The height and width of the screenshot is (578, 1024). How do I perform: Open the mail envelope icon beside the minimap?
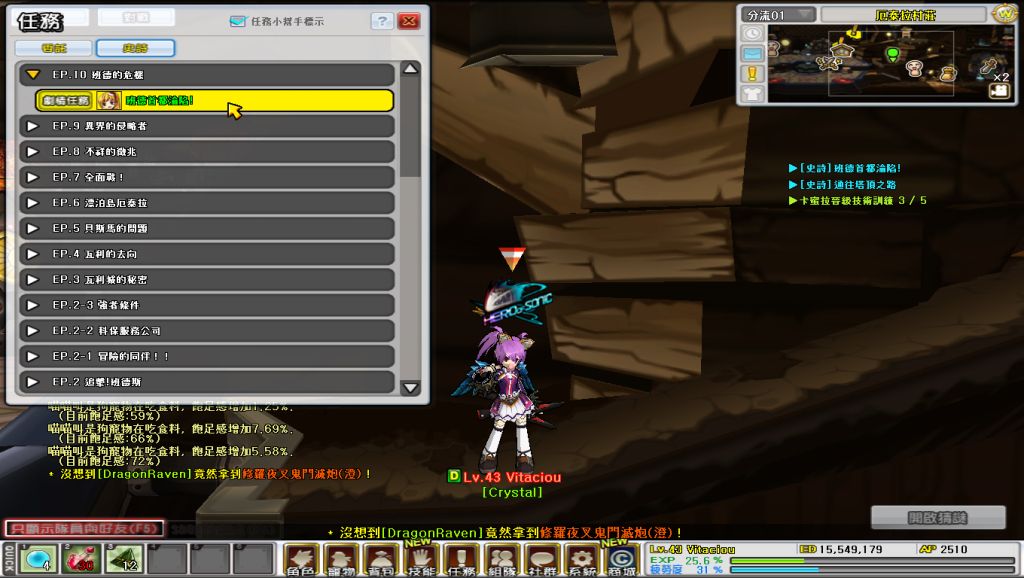752,53
